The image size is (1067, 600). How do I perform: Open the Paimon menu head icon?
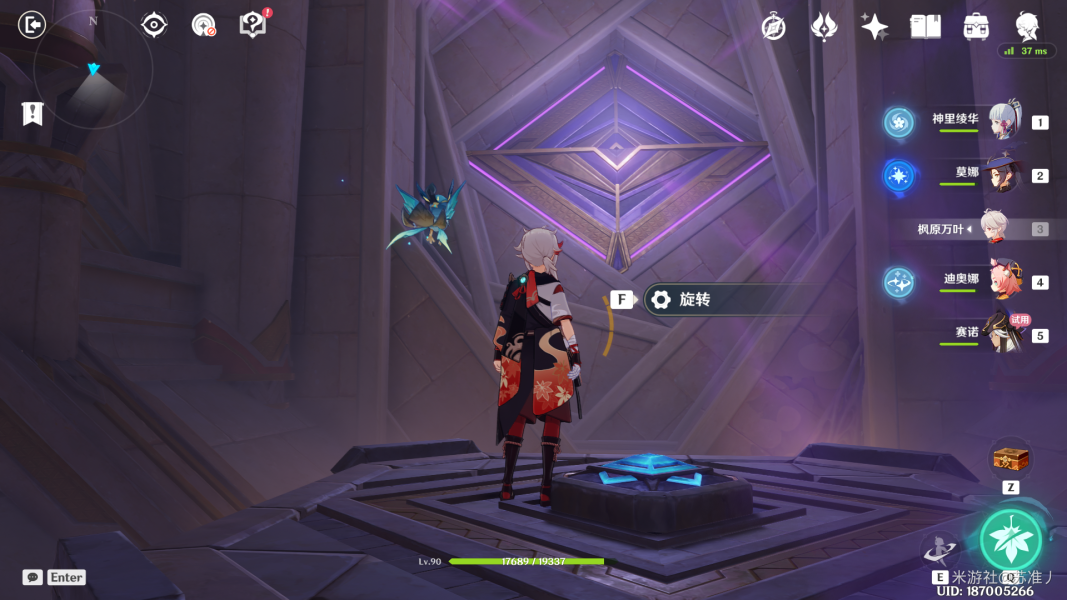[x=1027, y=26]
